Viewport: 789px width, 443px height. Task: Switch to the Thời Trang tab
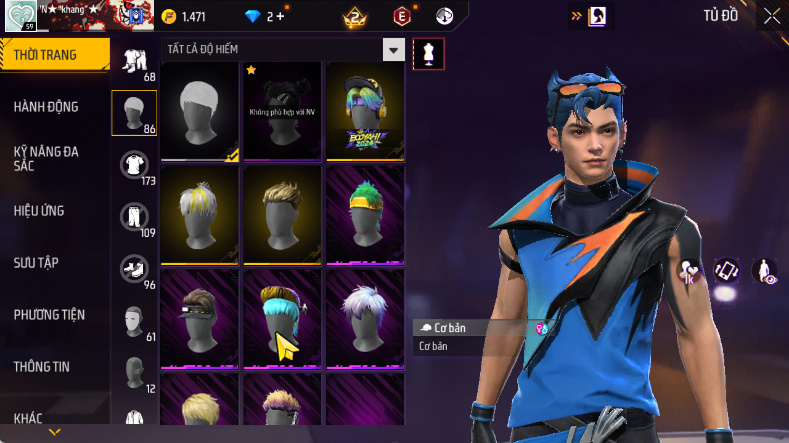coord(48,55)
